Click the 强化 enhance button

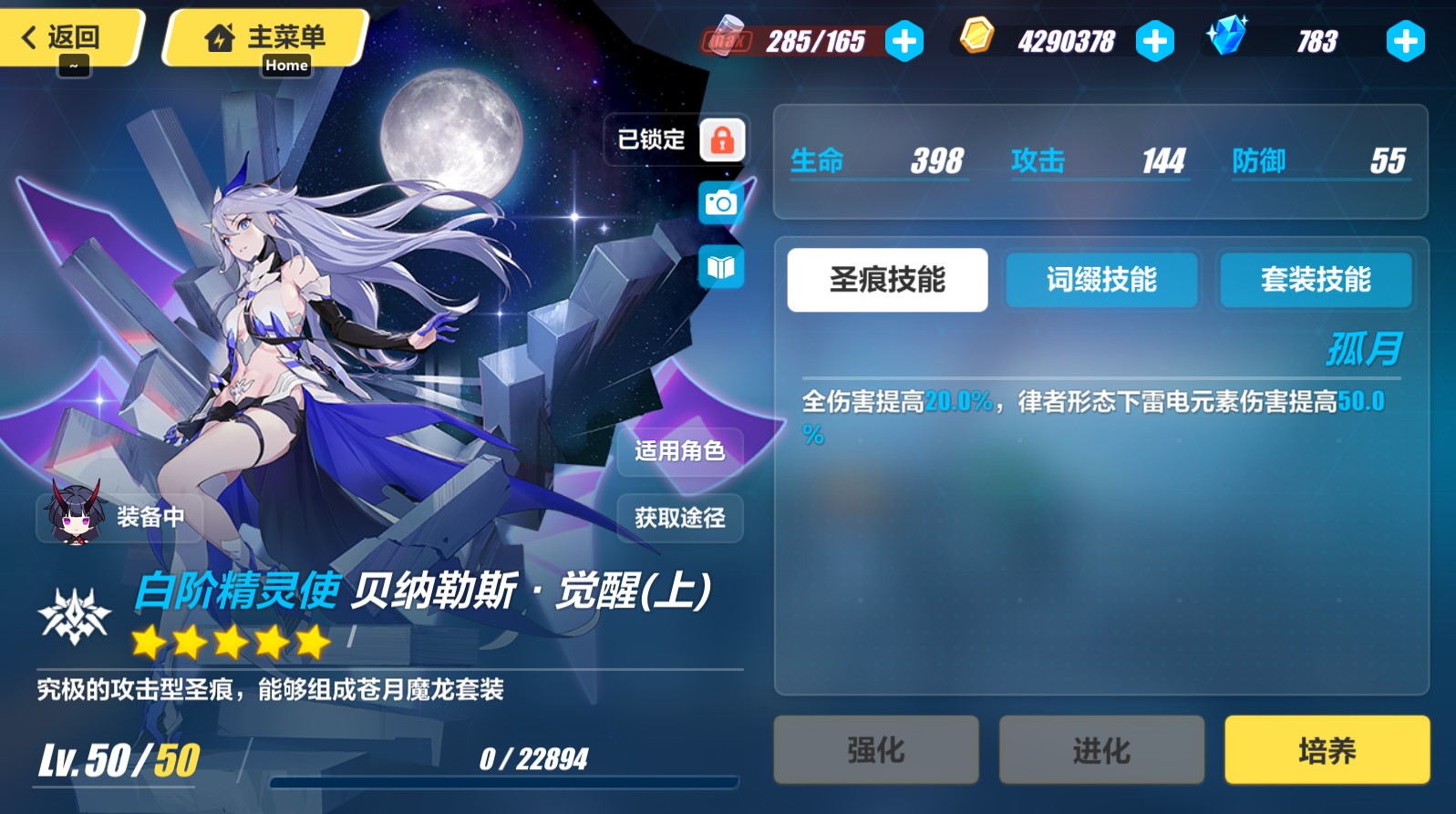[x=875, y=750]
